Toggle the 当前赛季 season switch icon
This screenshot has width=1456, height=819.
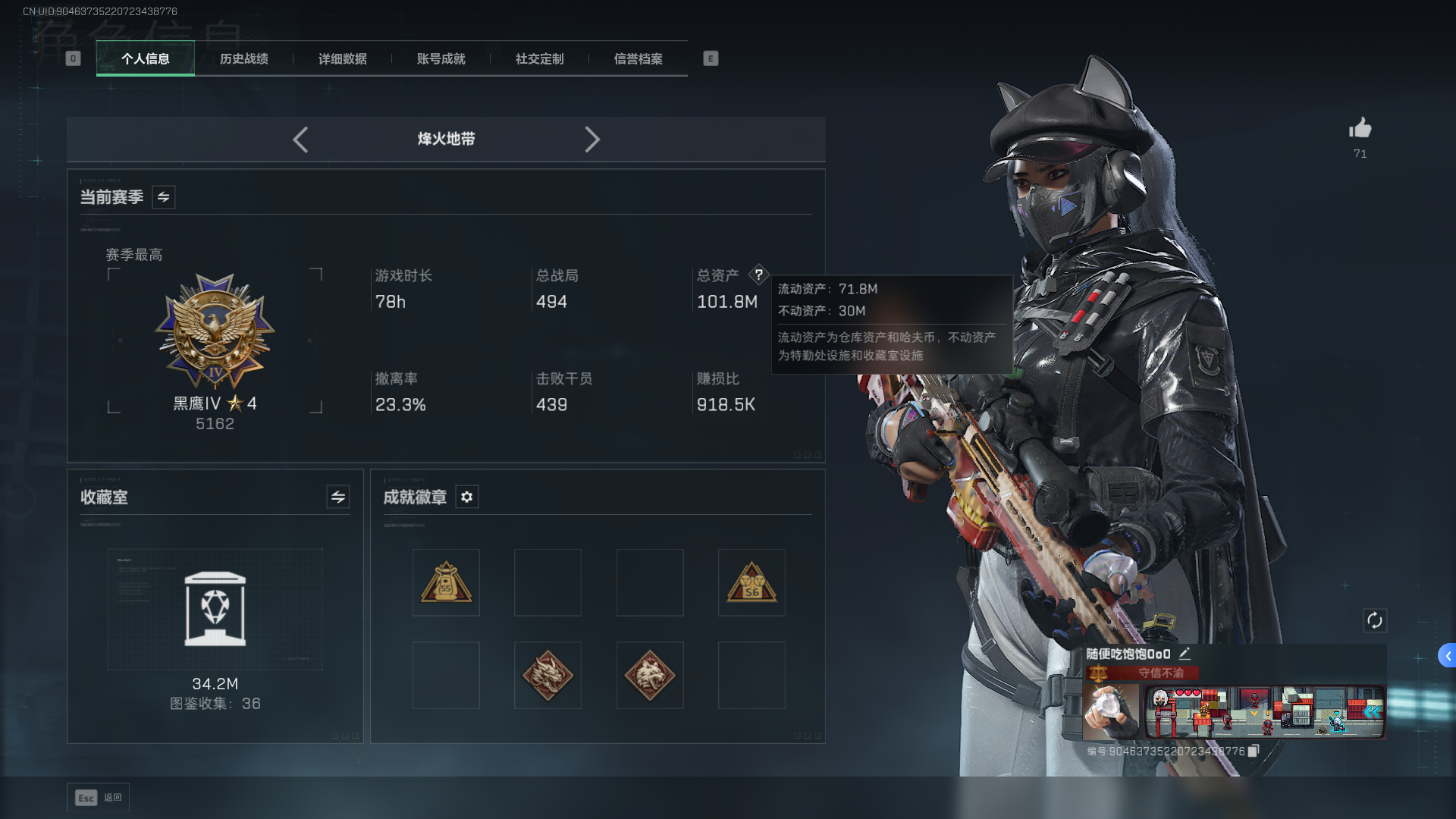coord(163,197)
